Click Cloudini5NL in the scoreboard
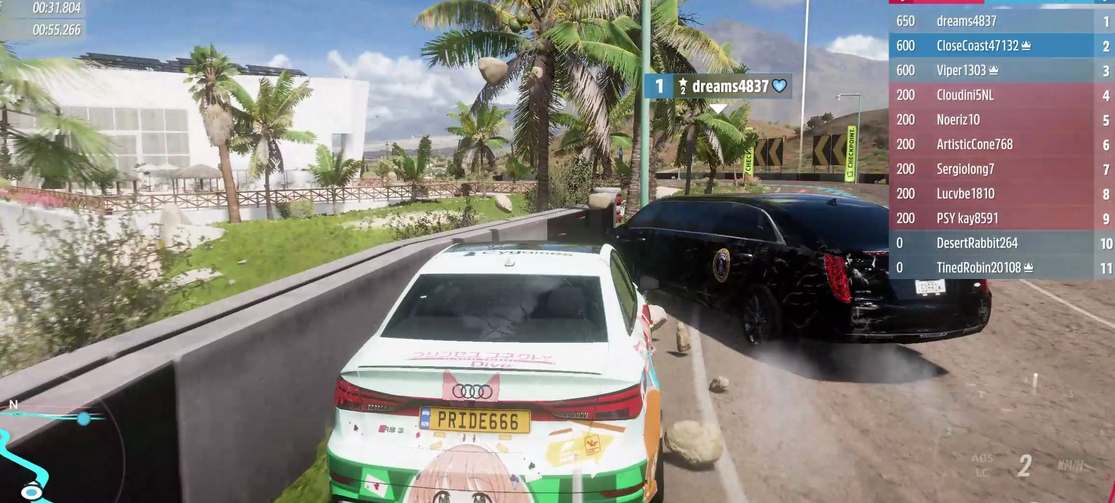Image resolution: width=1115 pixels, height=503 pixels. click(1000, 95)
